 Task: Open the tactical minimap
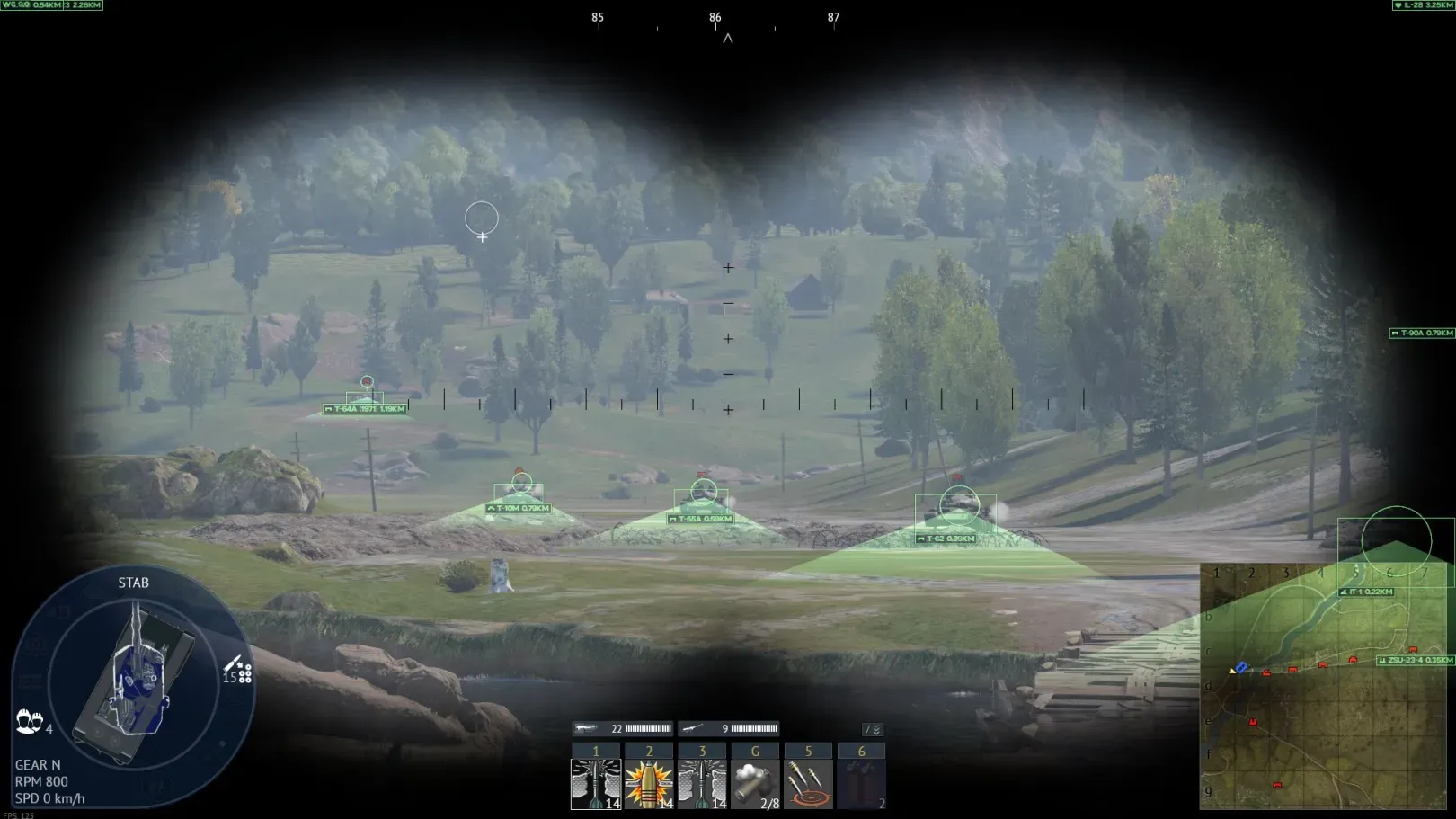1327,687
